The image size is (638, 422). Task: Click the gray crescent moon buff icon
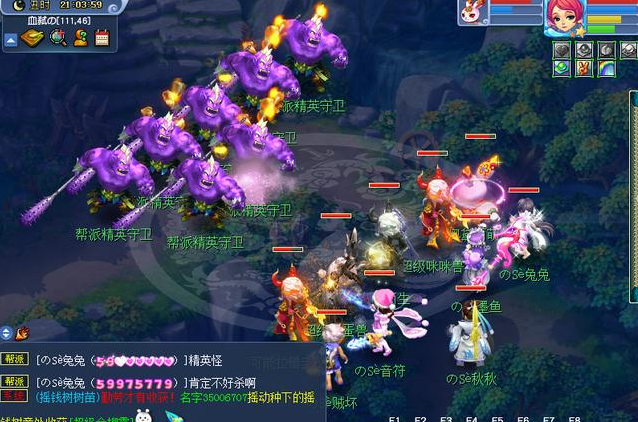click(606, 50)
